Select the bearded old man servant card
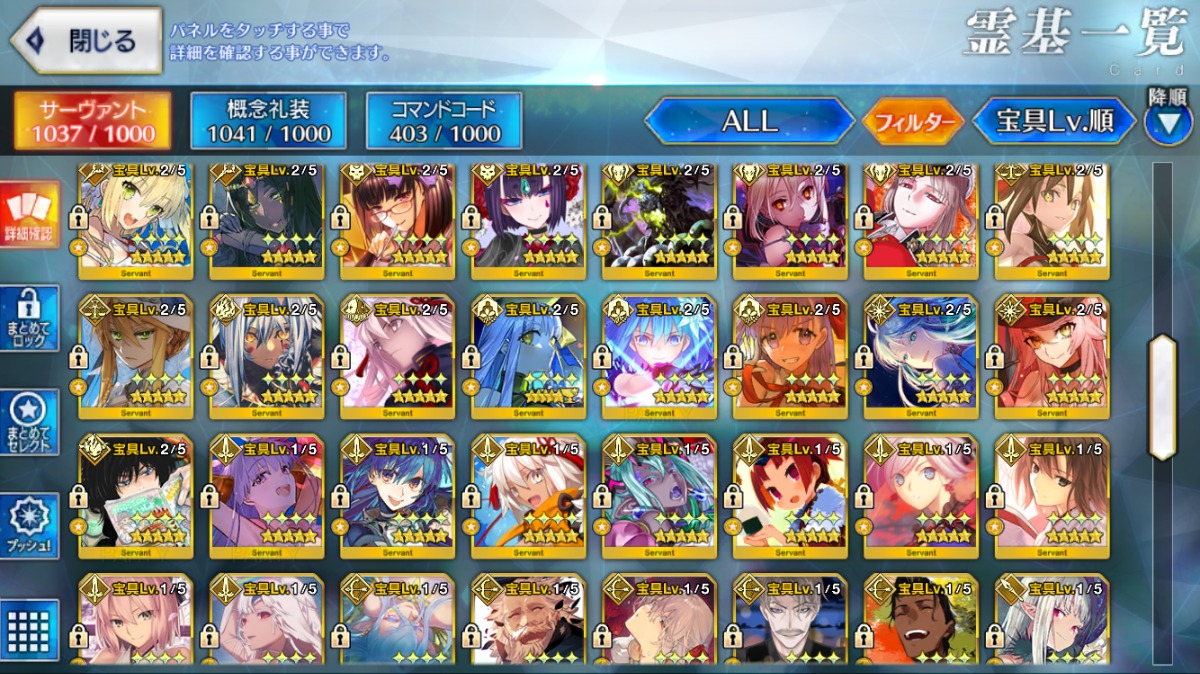 coord(528,621)
